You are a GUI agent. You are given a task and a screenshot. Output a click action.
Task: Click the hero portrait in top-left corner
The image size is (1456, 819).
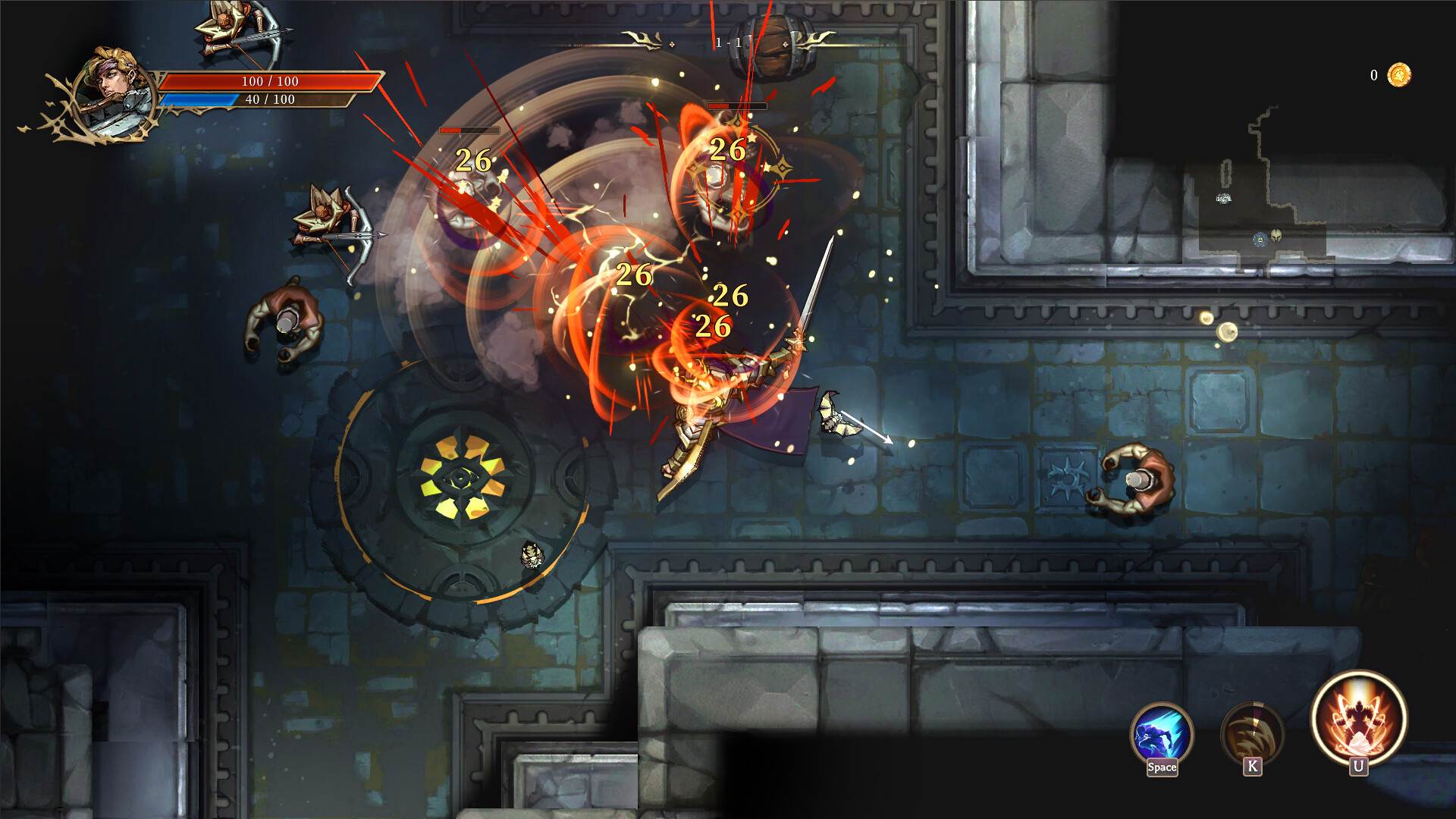(x=111, y=93)
